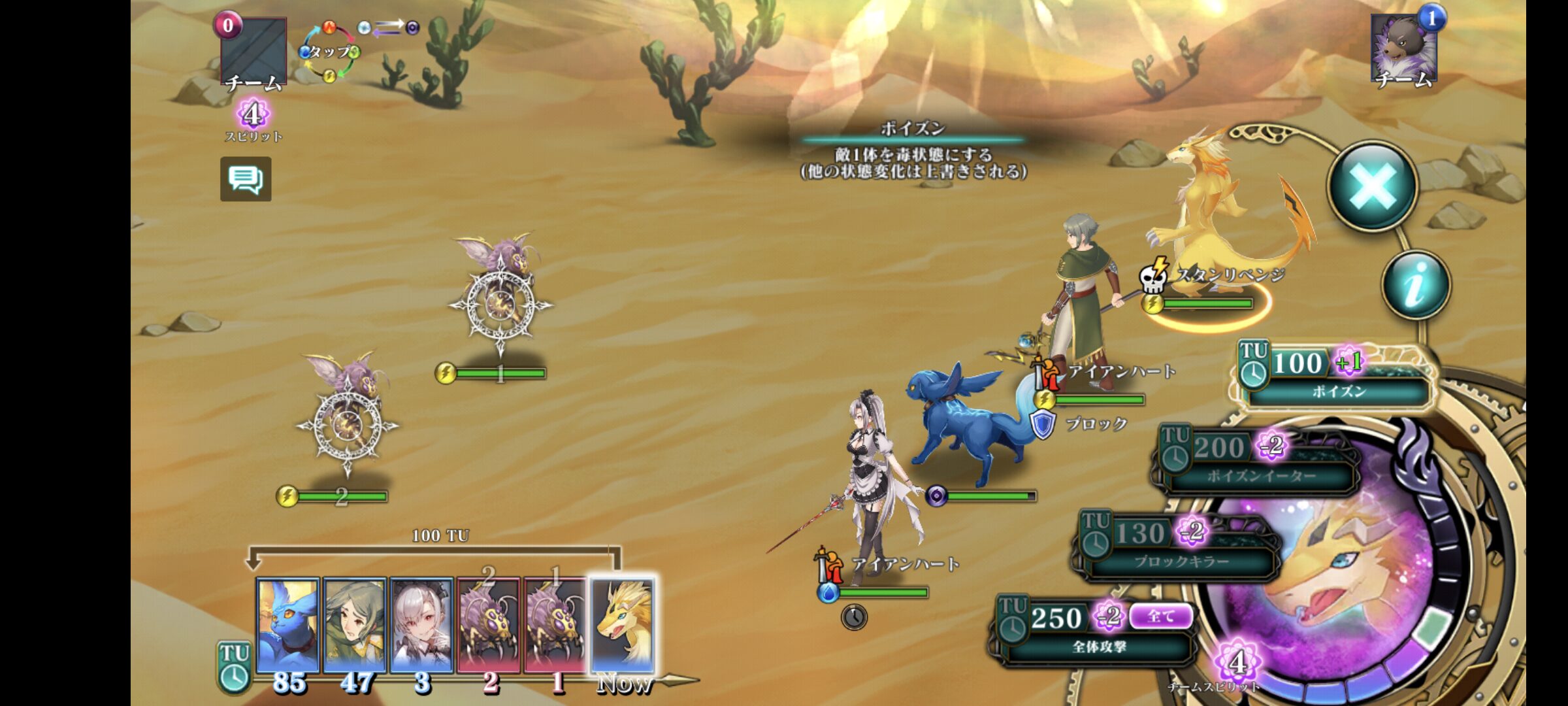
Task: Open the chat speech bubble
Action: pos(246,179)
